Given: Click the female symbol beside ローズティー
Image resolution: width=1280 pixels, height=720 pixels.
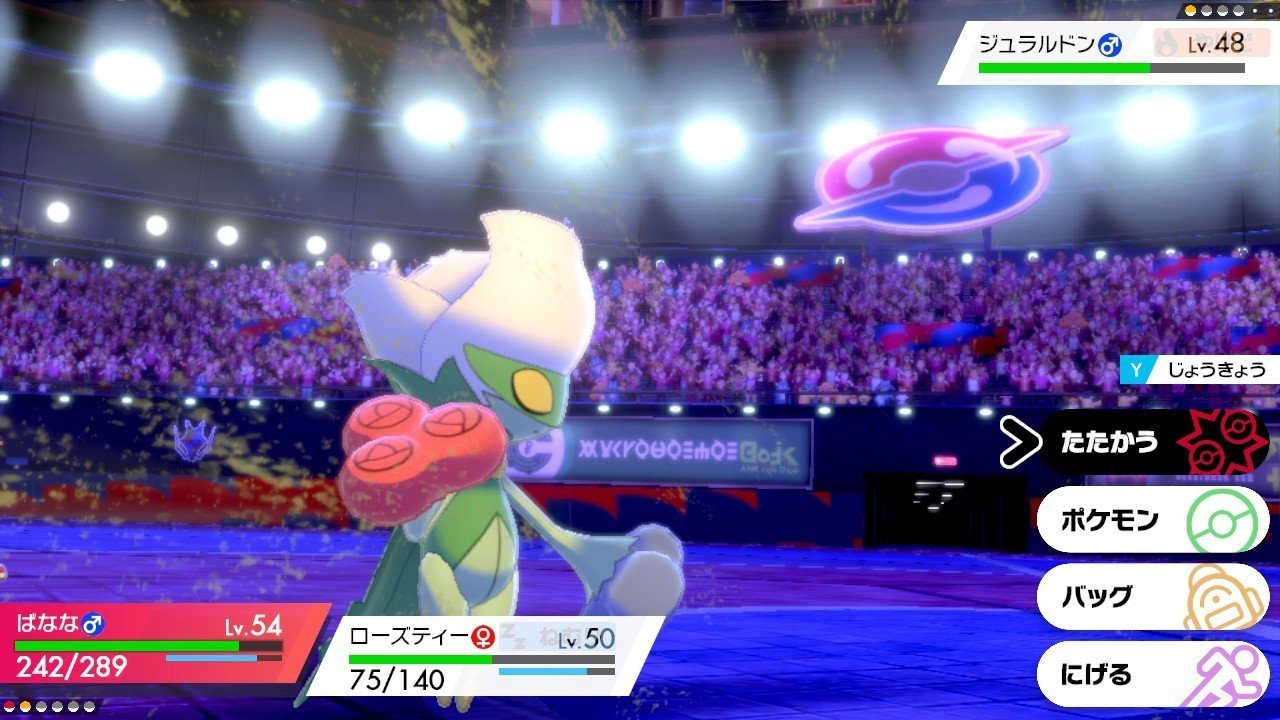Looking at the screenshot, I should (x=481, y=637).
